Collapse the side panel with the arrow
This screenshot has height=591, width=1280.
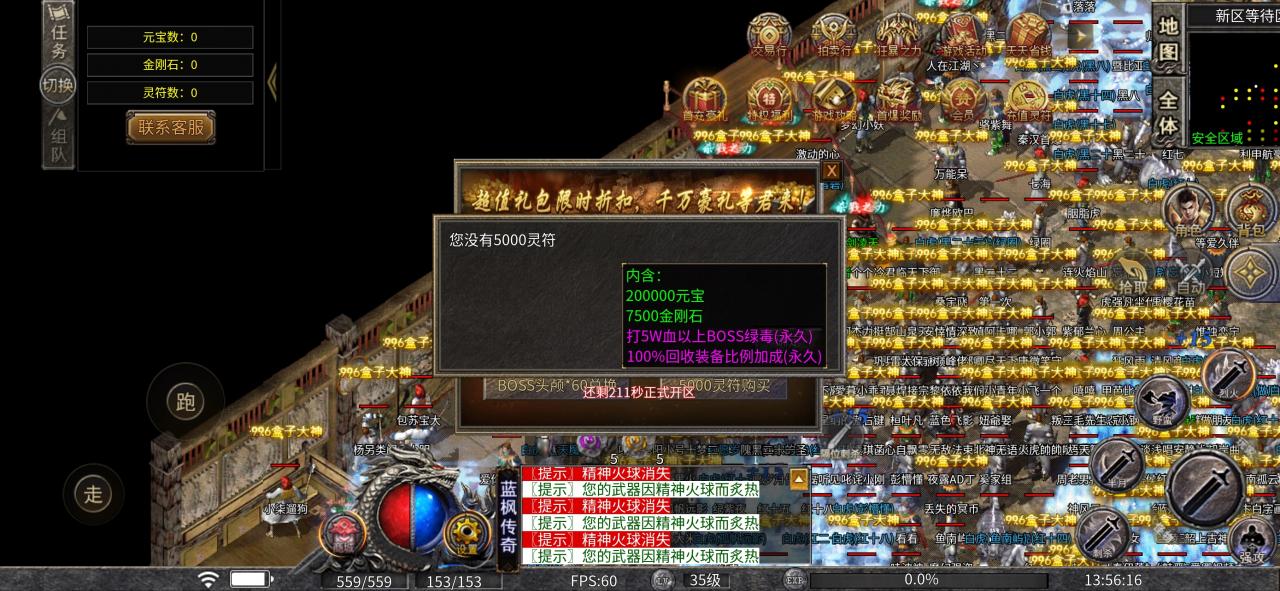coord(272,82)
